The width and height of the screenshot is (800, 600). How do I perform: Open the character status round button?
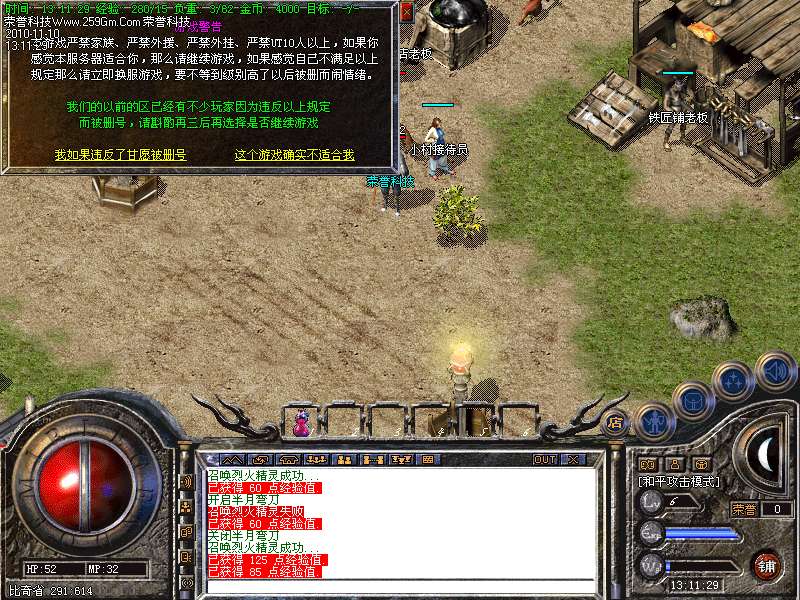click(x=653, y=422)
